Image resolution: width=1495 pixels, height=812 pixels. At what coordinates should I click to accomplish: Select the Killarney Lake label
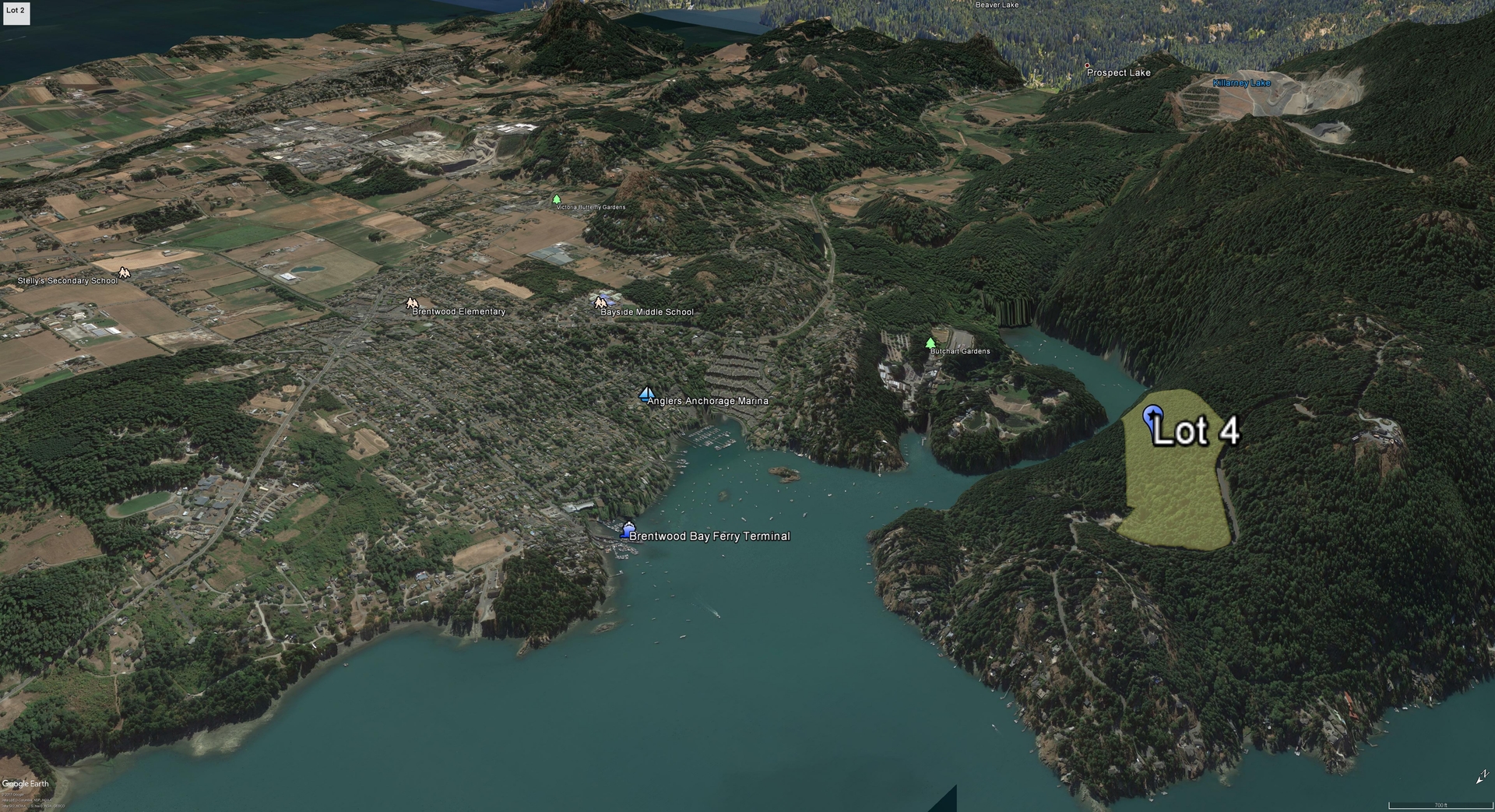(x=1241, y=83)
